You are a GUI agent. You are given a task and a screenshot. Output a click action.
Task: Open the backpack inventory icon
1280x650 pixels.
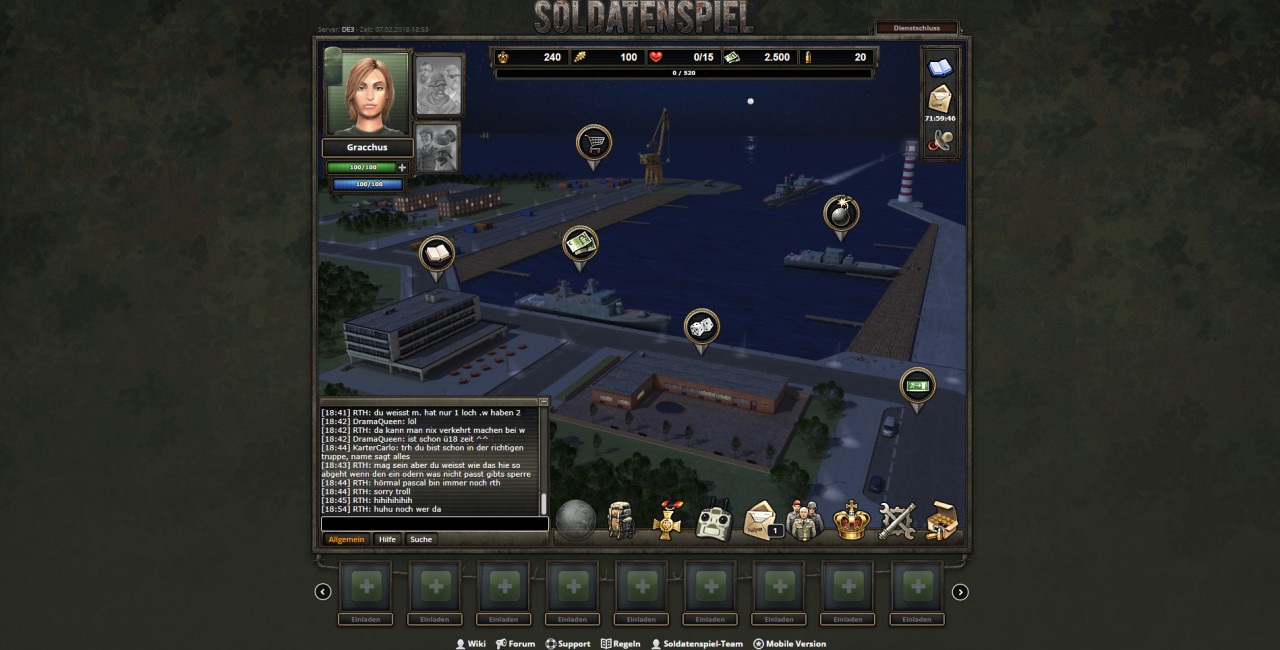point(621,520)
